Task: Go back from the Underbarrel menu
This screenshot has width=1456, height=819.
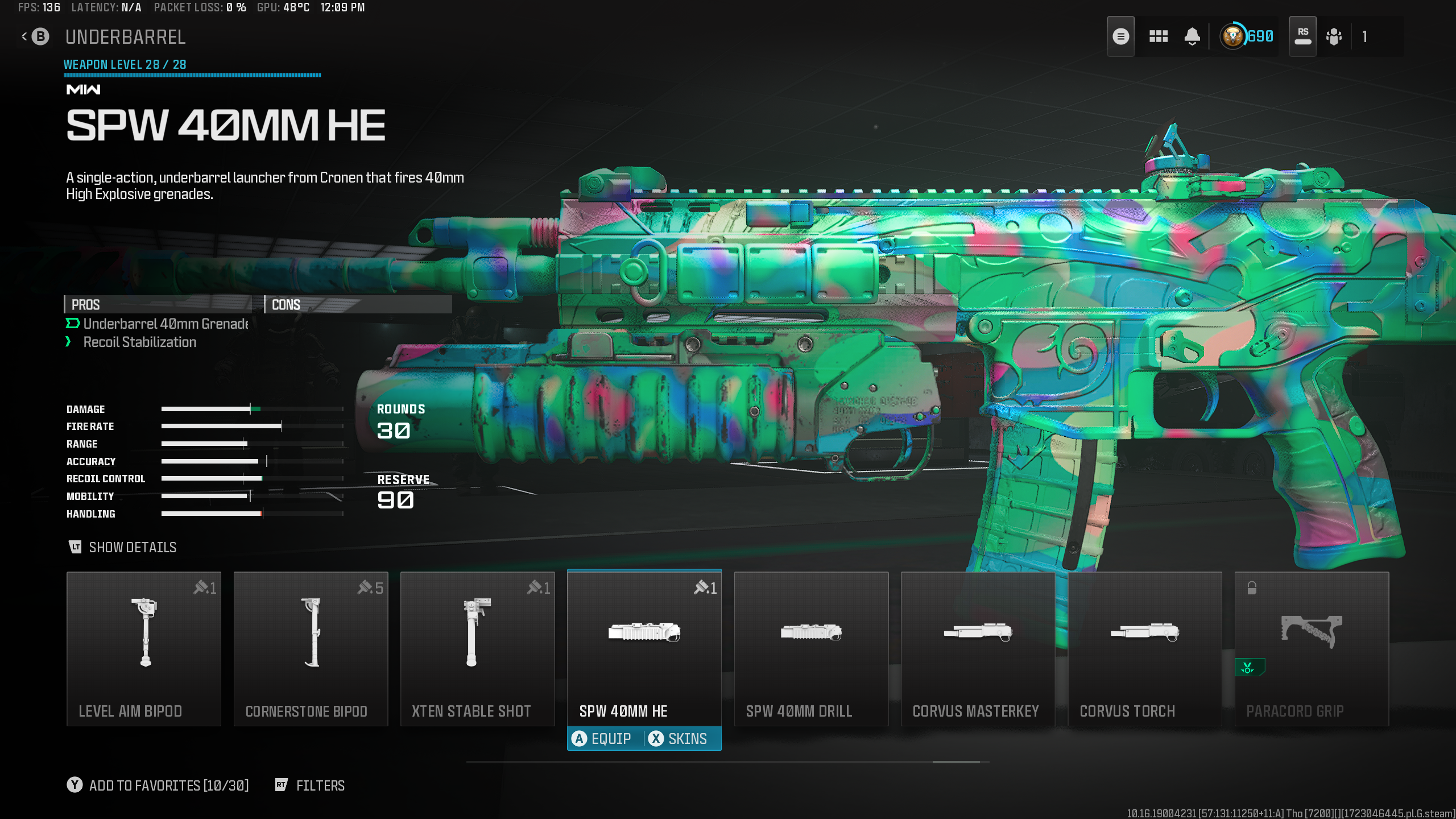Action: [35, 37]
